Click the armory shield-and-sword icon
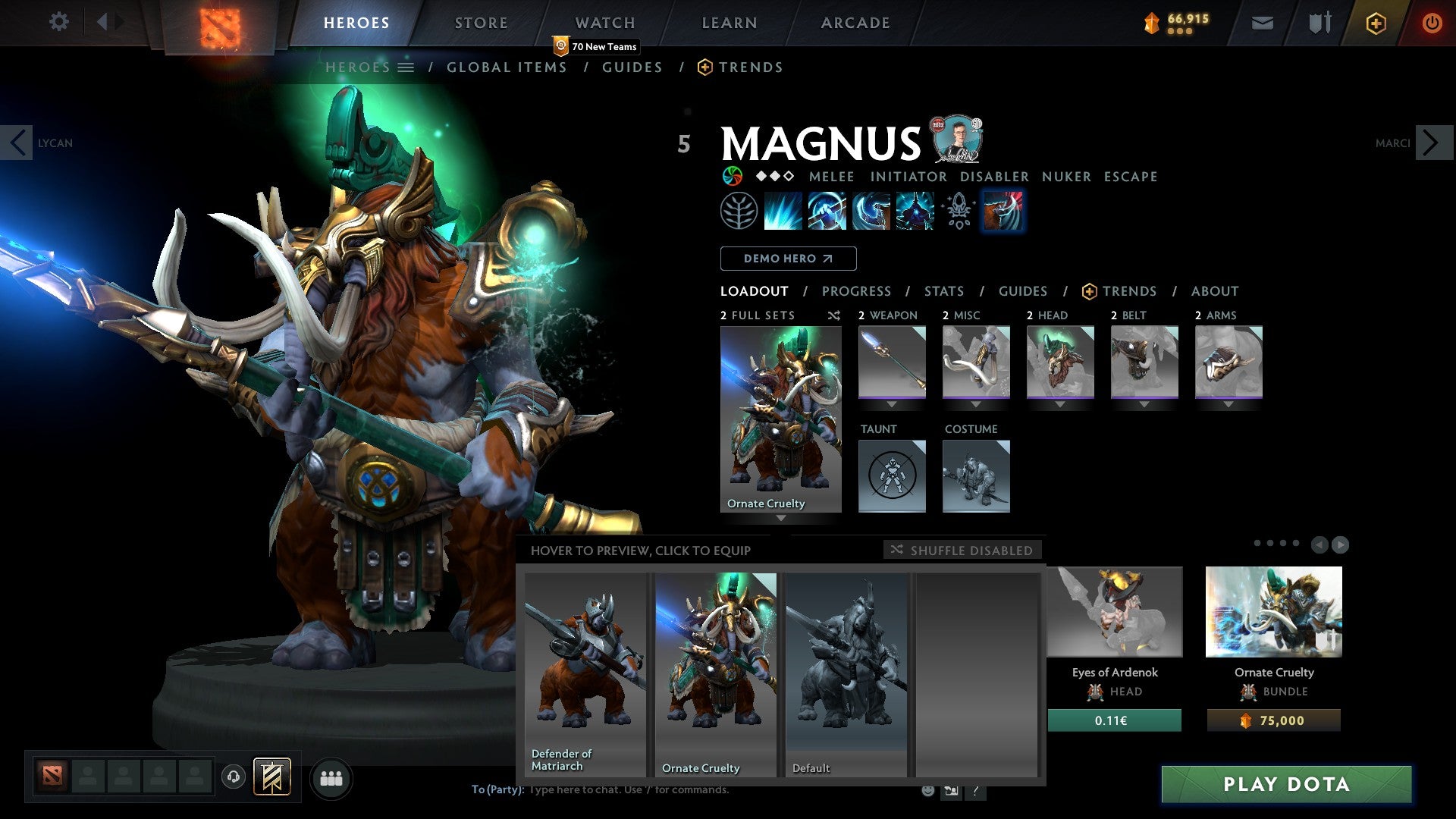 pos(1318,23)
